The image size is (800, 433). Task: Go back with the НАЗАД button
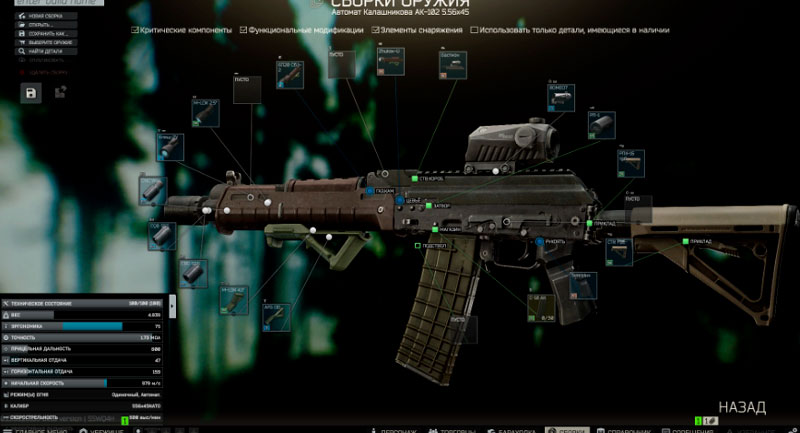pos(741,408)
